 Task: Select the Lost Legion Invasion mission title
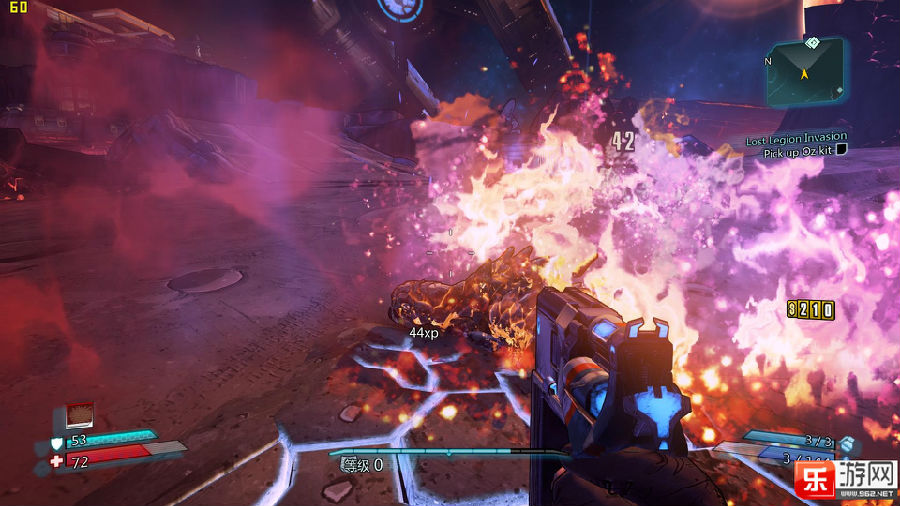796,138
